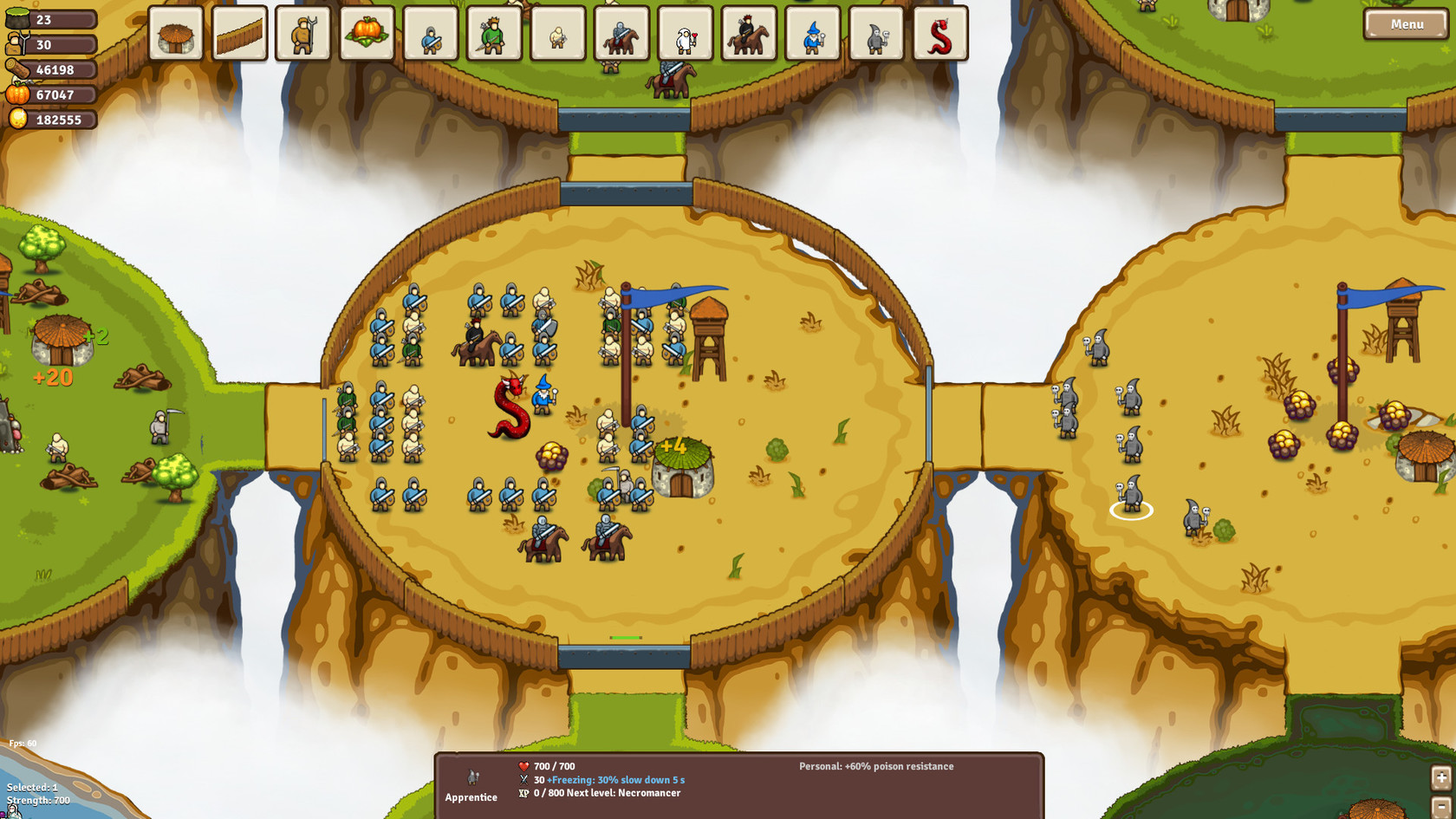Image resolution: width=1456 pixels, height=819 pixels.
Task: Open the Menu in the top-right corner
Action: click(1406, 24)
